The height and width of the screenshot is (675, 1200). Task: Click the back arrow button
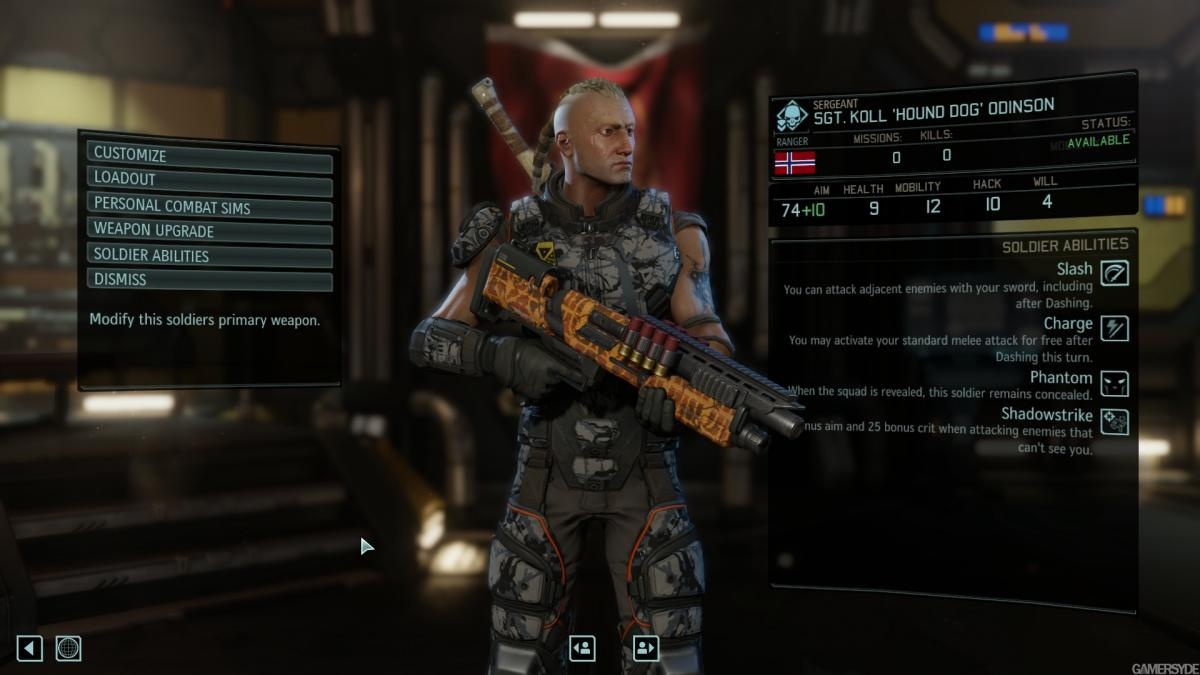30,648
